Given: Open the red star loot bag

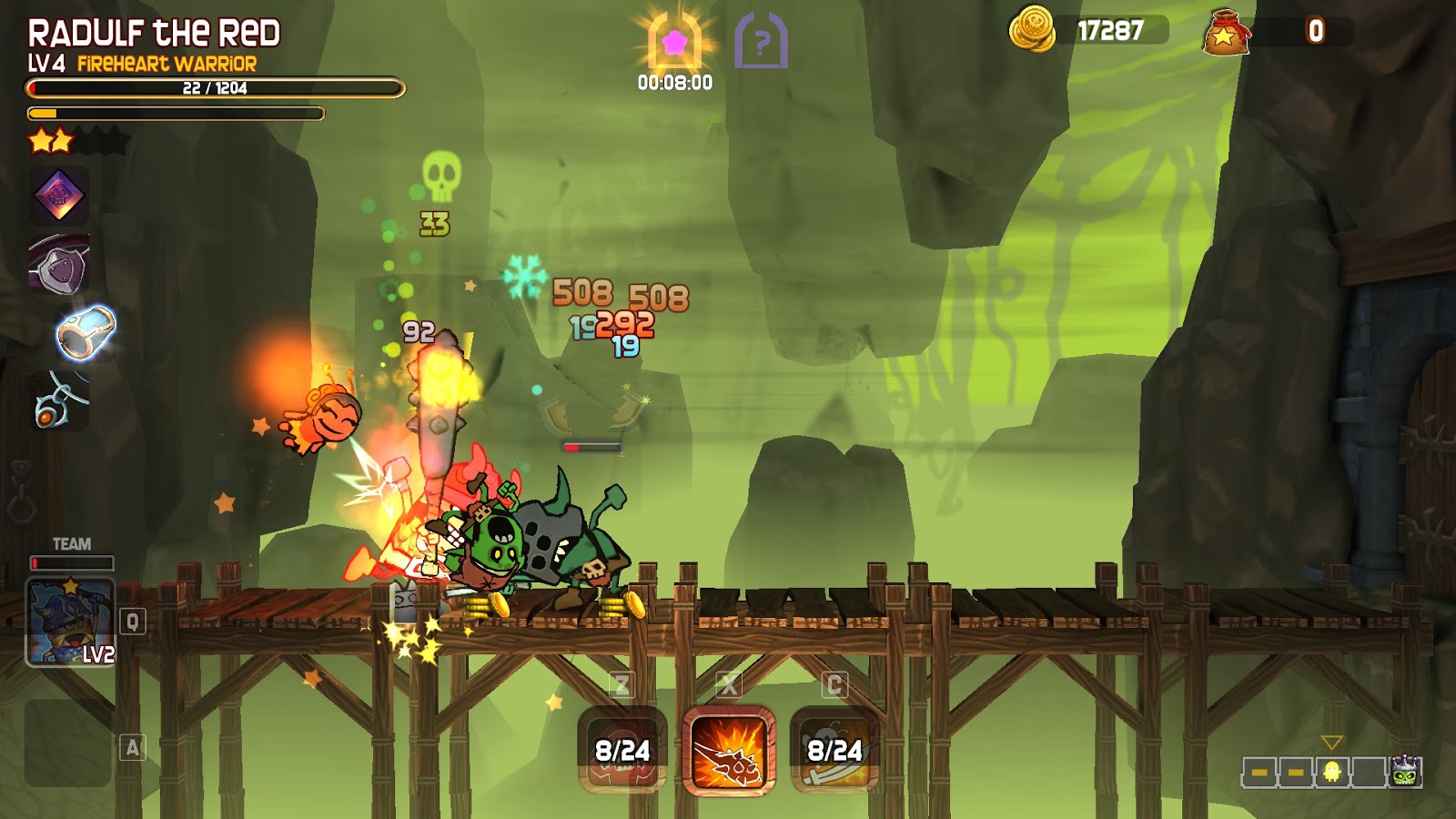Looking at the screenshot, I should point(1225,32).
